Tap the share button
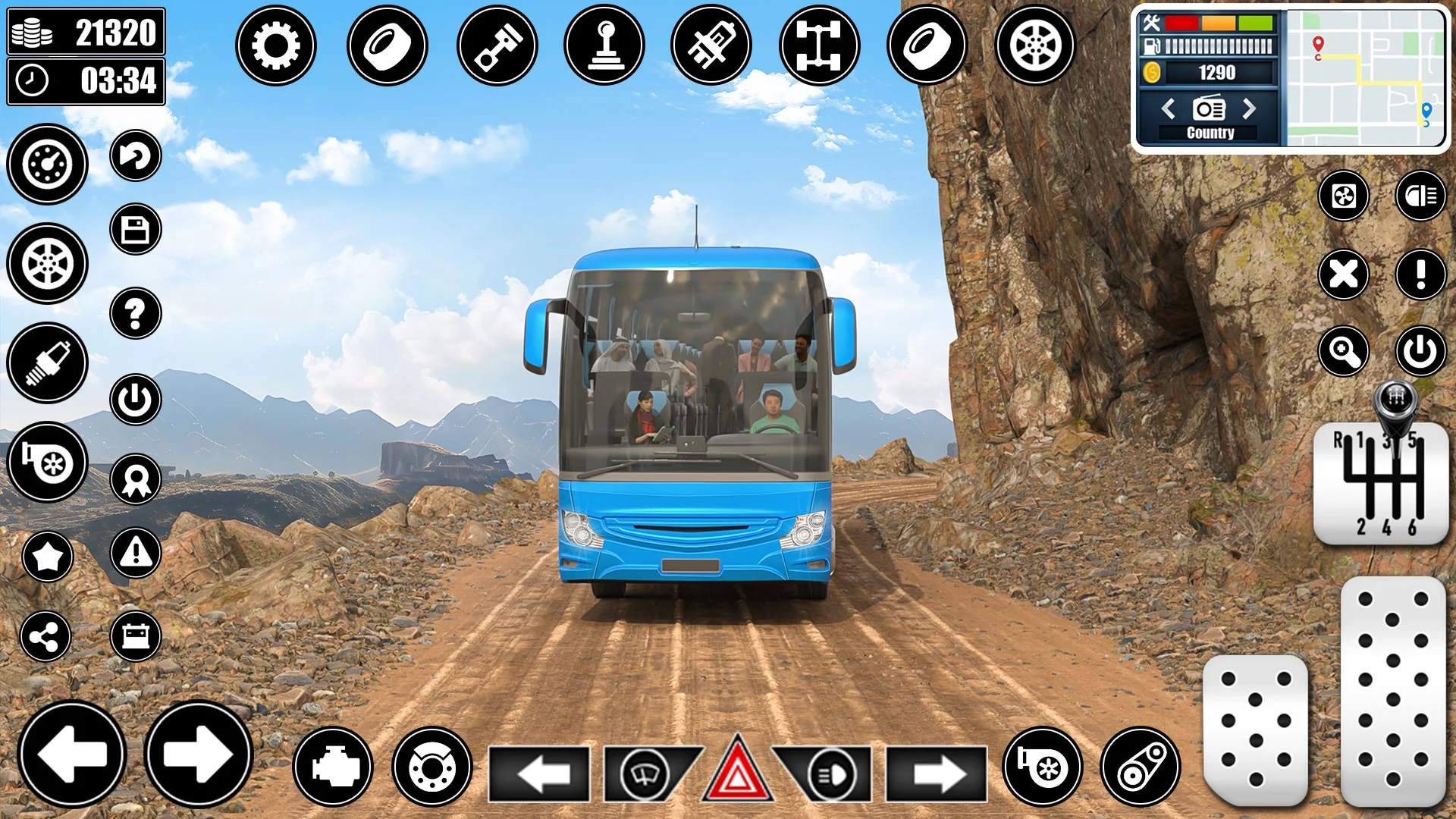 coord(45,636)
